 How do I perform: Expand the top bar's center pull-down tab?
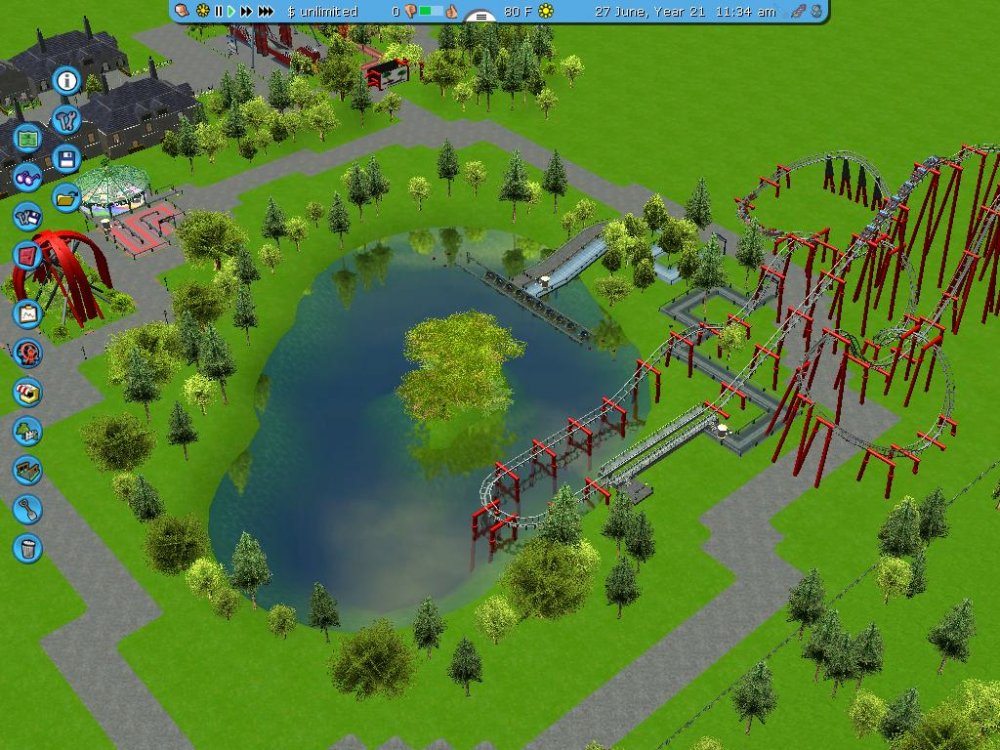482,17
